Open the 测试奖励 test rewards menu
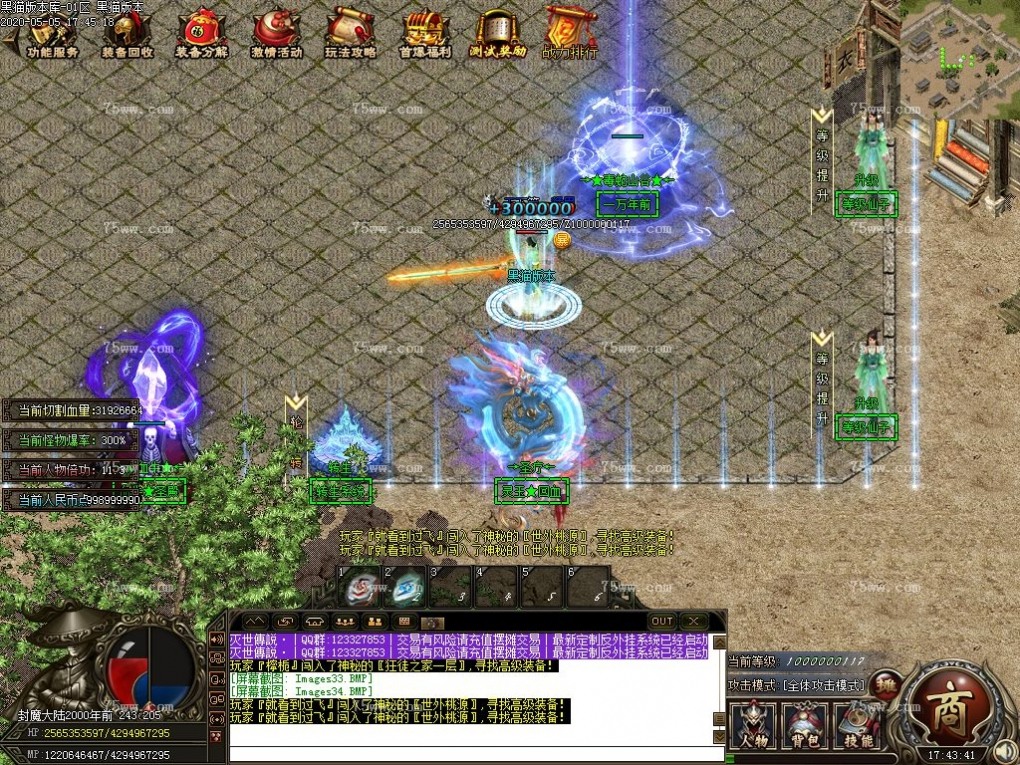 click(499, 34)
